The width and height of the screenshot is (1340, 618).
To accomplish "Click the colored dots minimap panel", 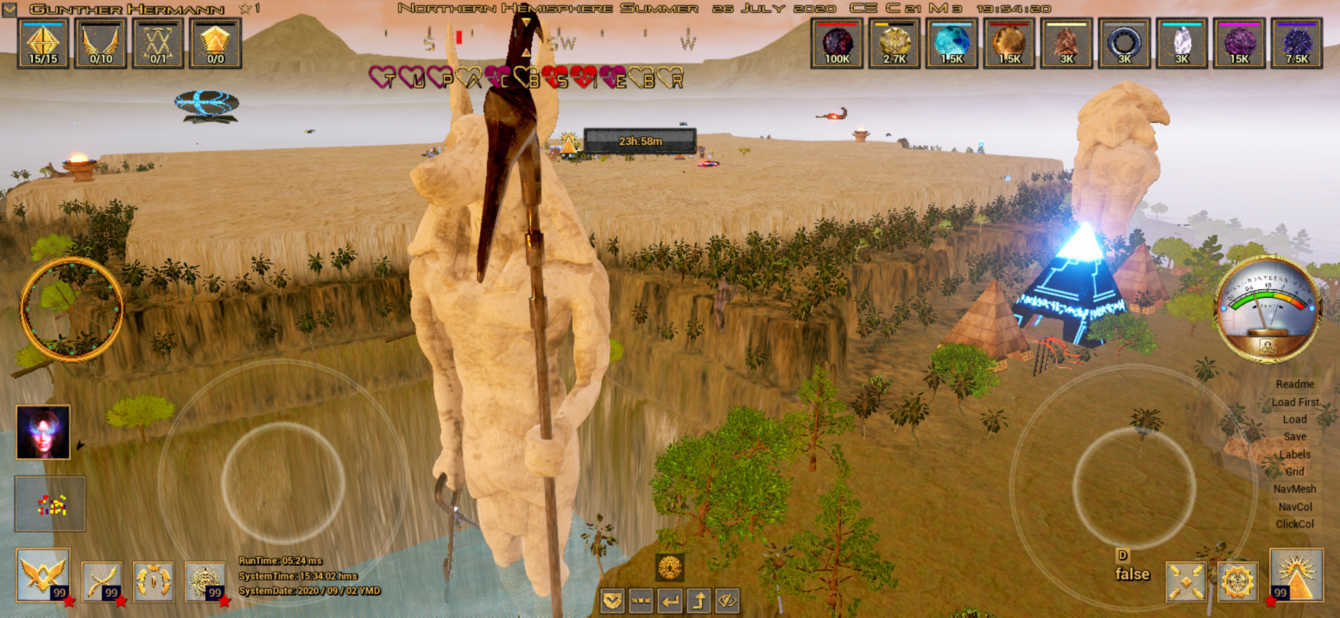I will tap(50, 504).
